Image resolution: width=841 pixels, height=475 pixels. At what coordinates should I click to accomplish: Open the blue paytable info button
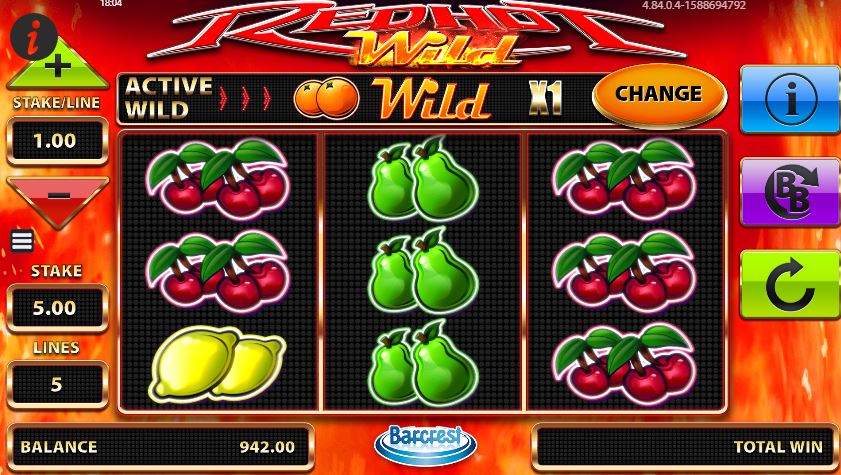coord(789,98)
